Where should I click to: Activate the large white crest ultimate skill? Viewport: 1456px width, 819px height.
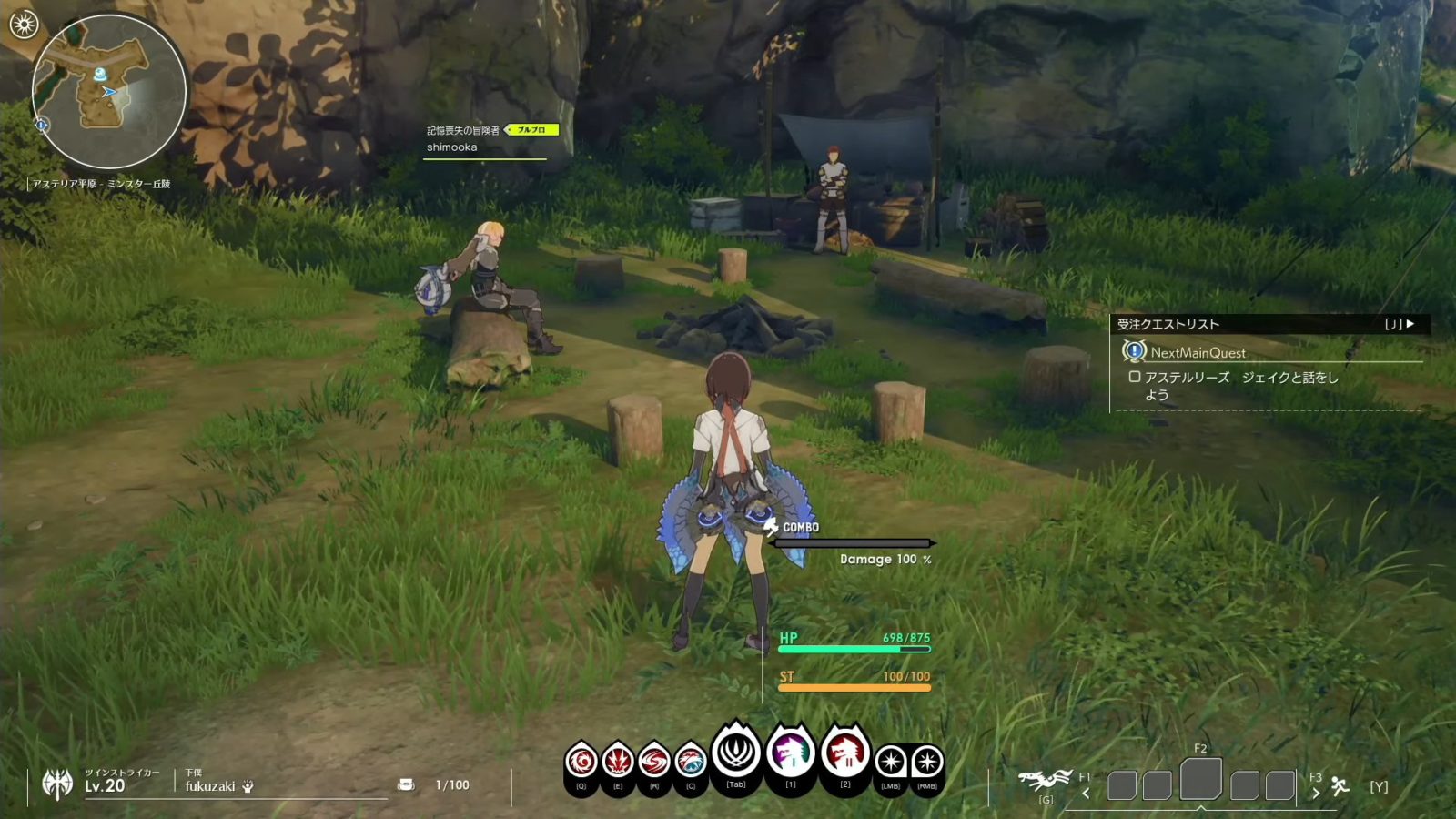[x=736, y=753]
